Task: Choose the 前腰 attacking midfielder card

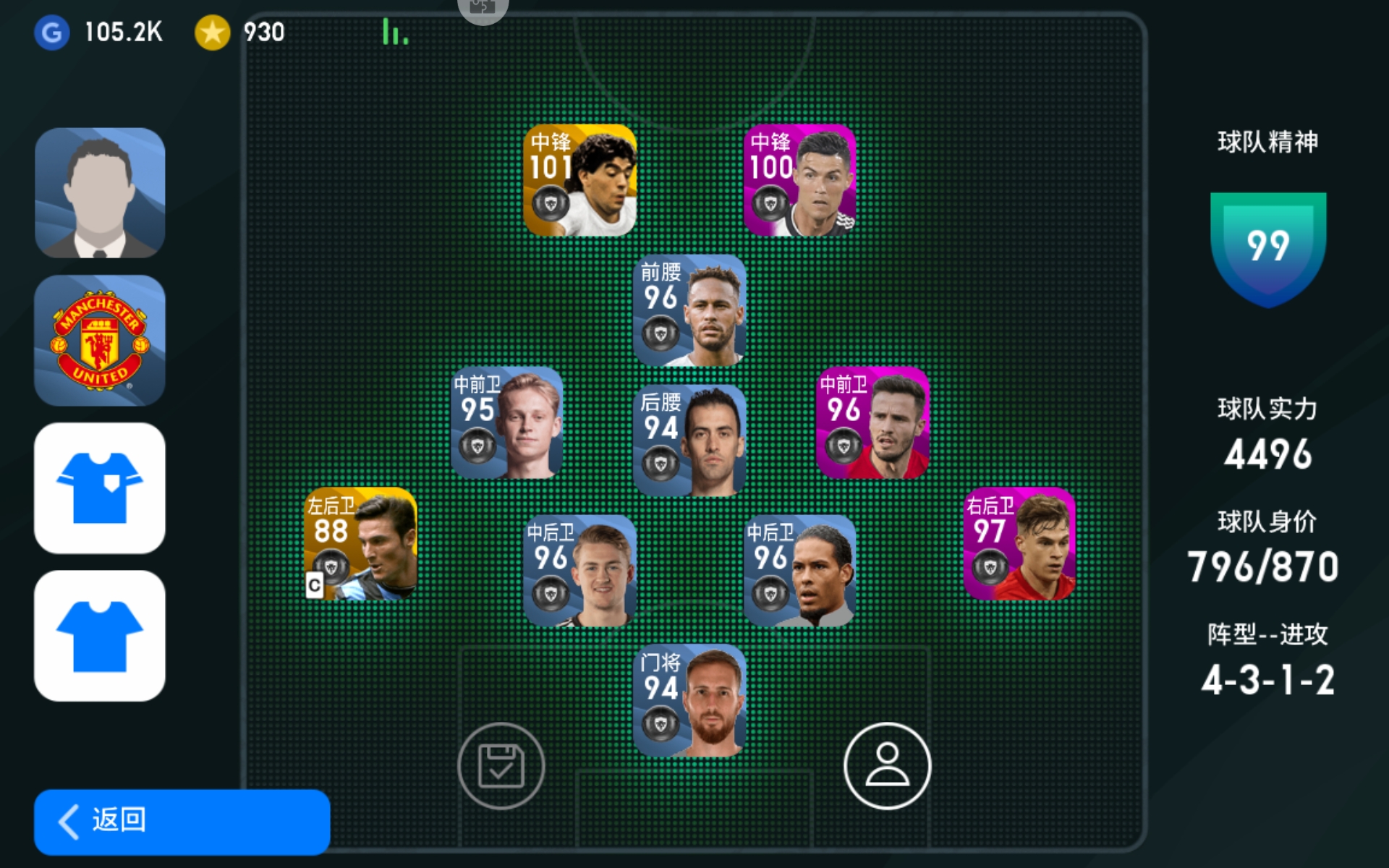Action: [689, 310]
